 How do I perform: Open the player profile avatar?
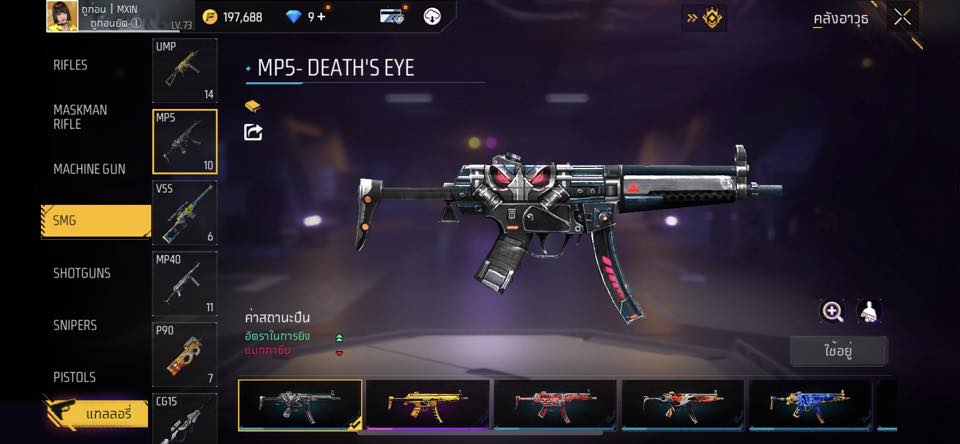point(62,16)
